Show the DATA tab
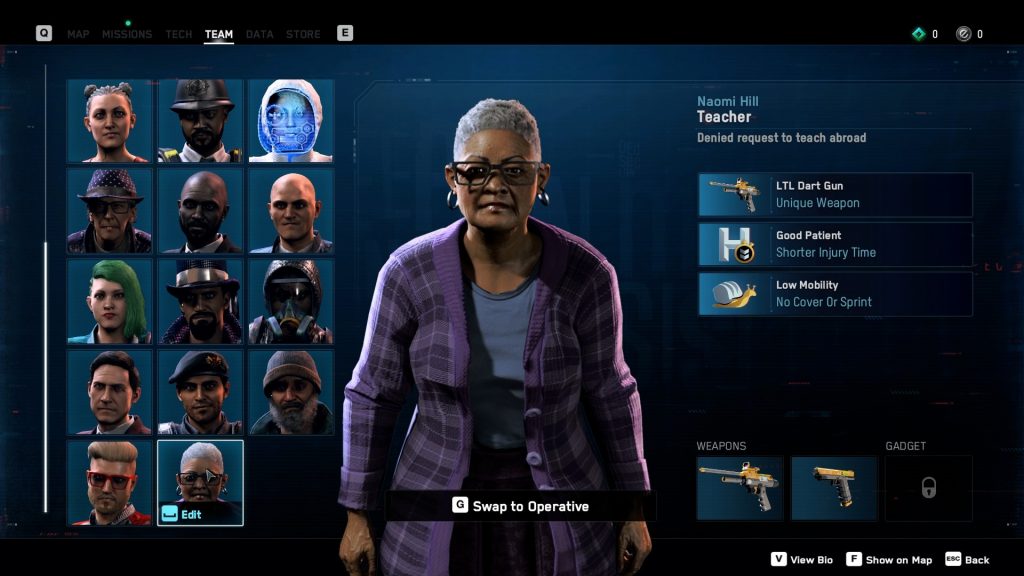Screen dimensions: 1024x576 (x=259, y=34)
